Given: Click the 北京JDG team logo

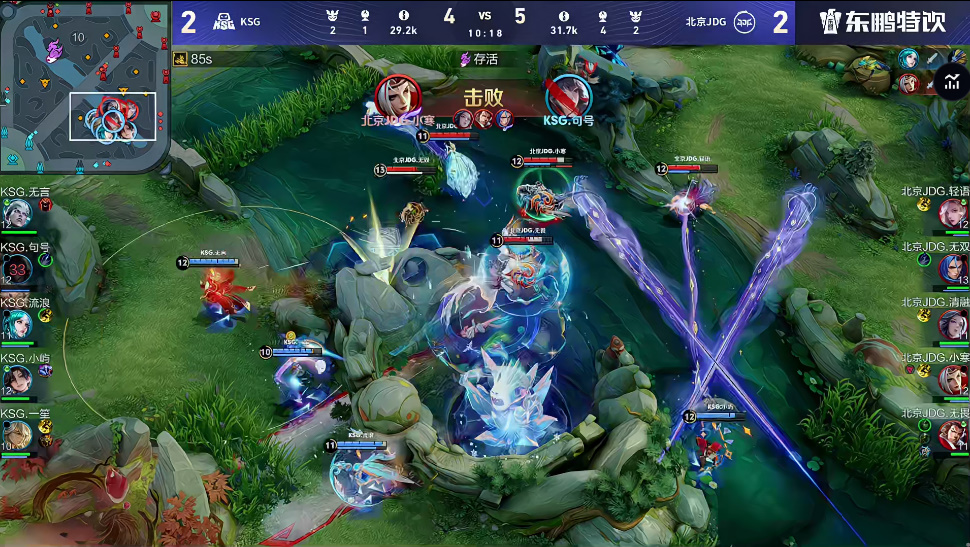Looking at the screenshot, I should pyautogui.click(x=744, y=22).
